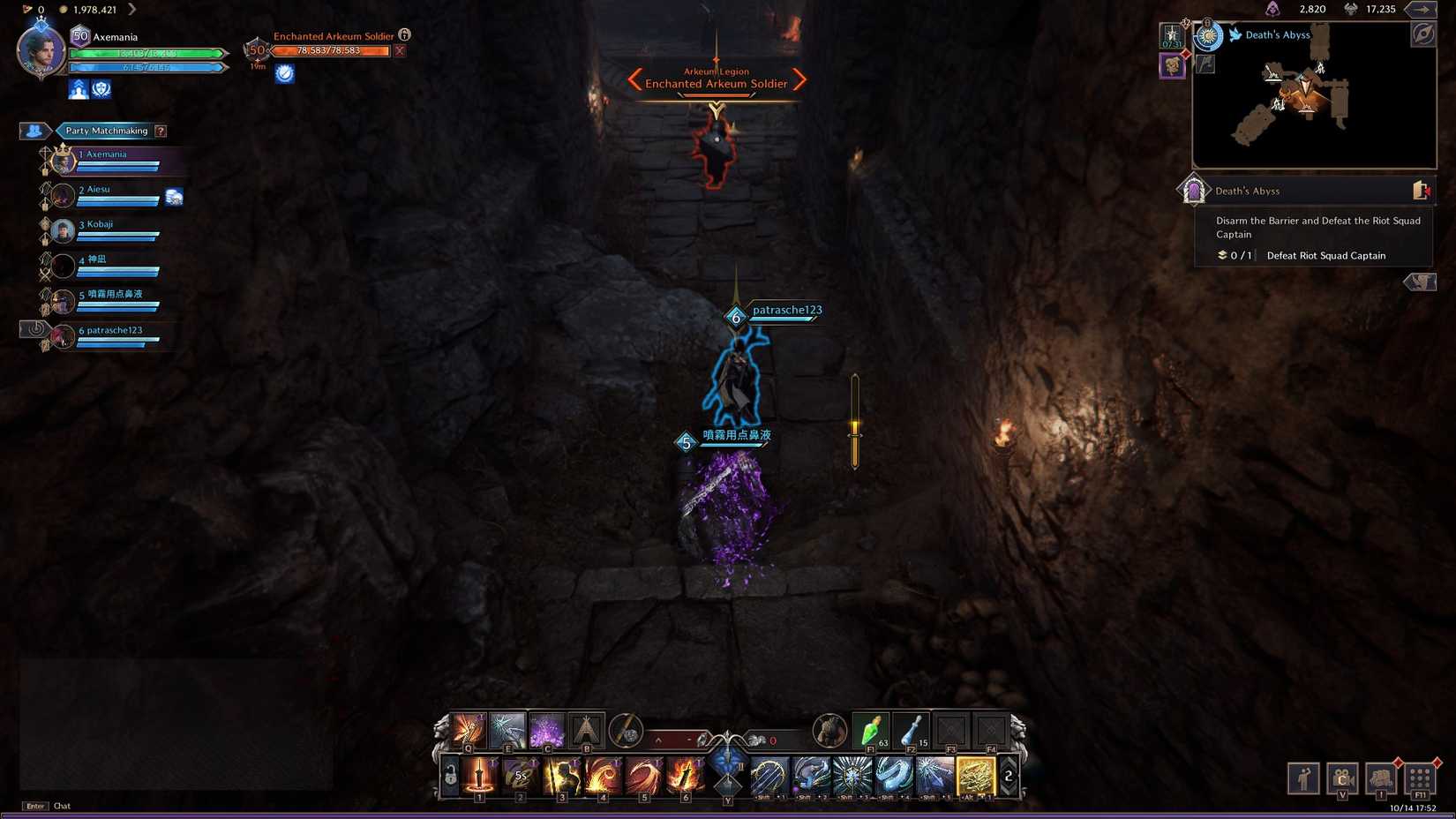Toggle the padlock on the skill hotbar
1456x819 pixels.
tap(448, 774)
